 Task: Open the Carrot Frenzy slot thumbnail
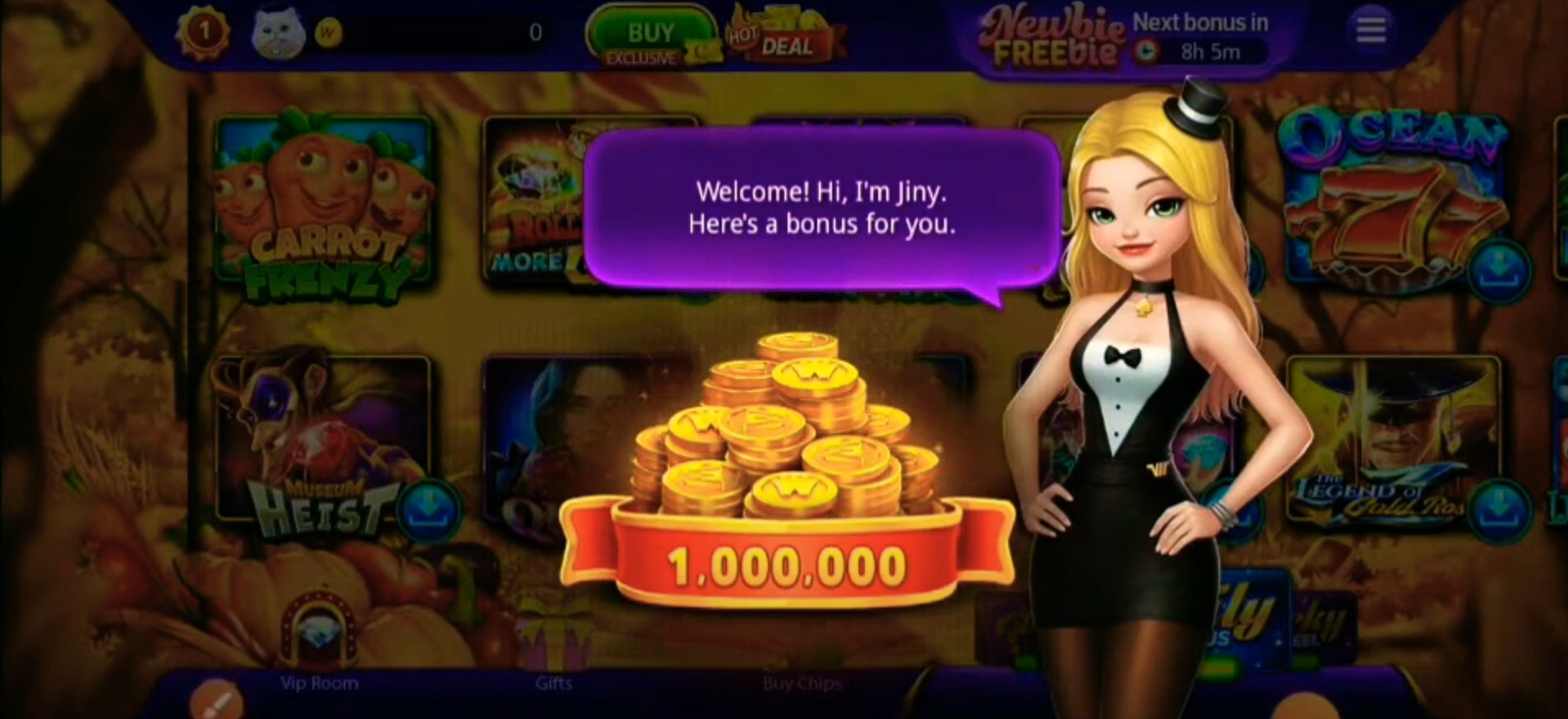click(321, 205)
